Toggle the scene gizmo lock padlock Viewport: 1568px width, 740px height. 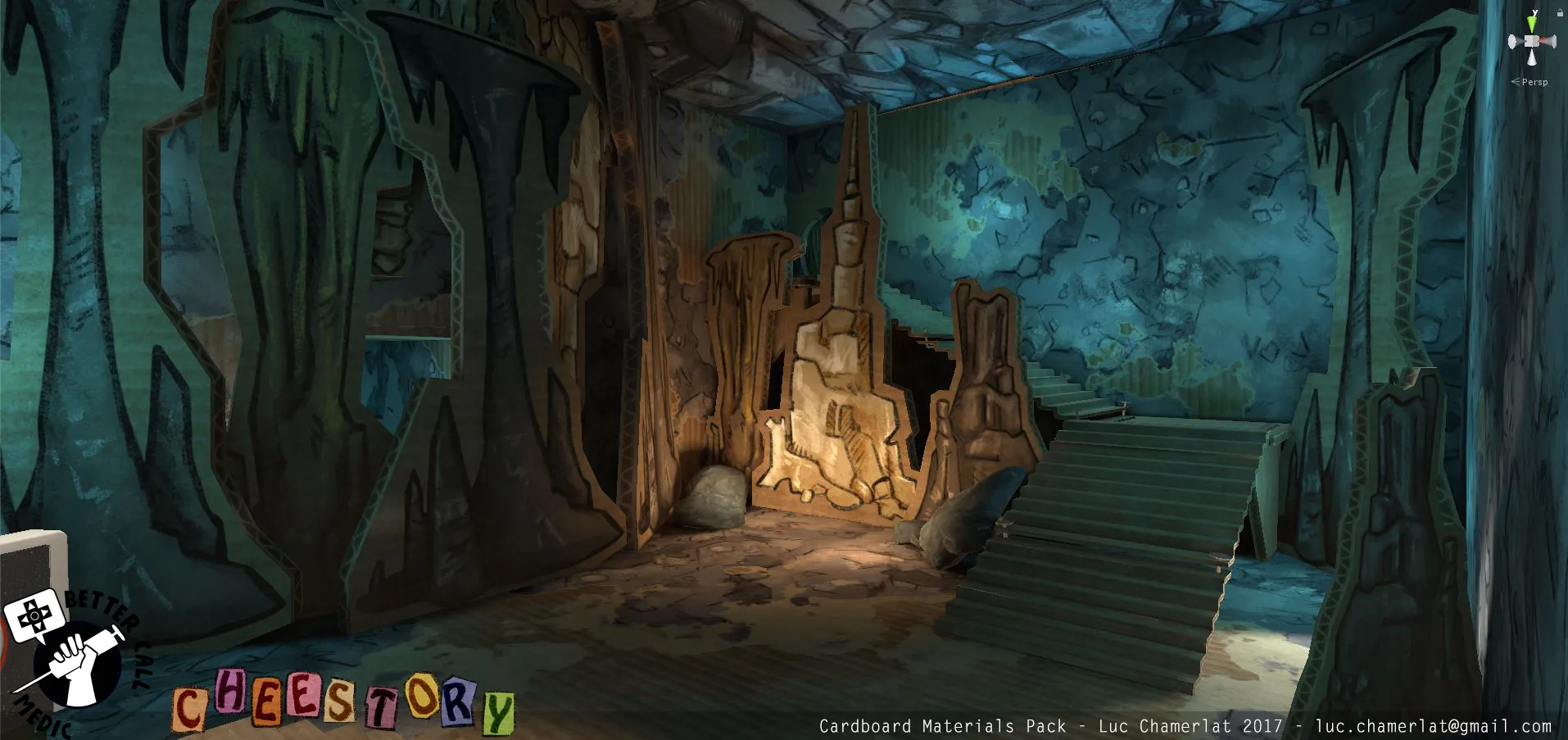(x=1561, y=13)
